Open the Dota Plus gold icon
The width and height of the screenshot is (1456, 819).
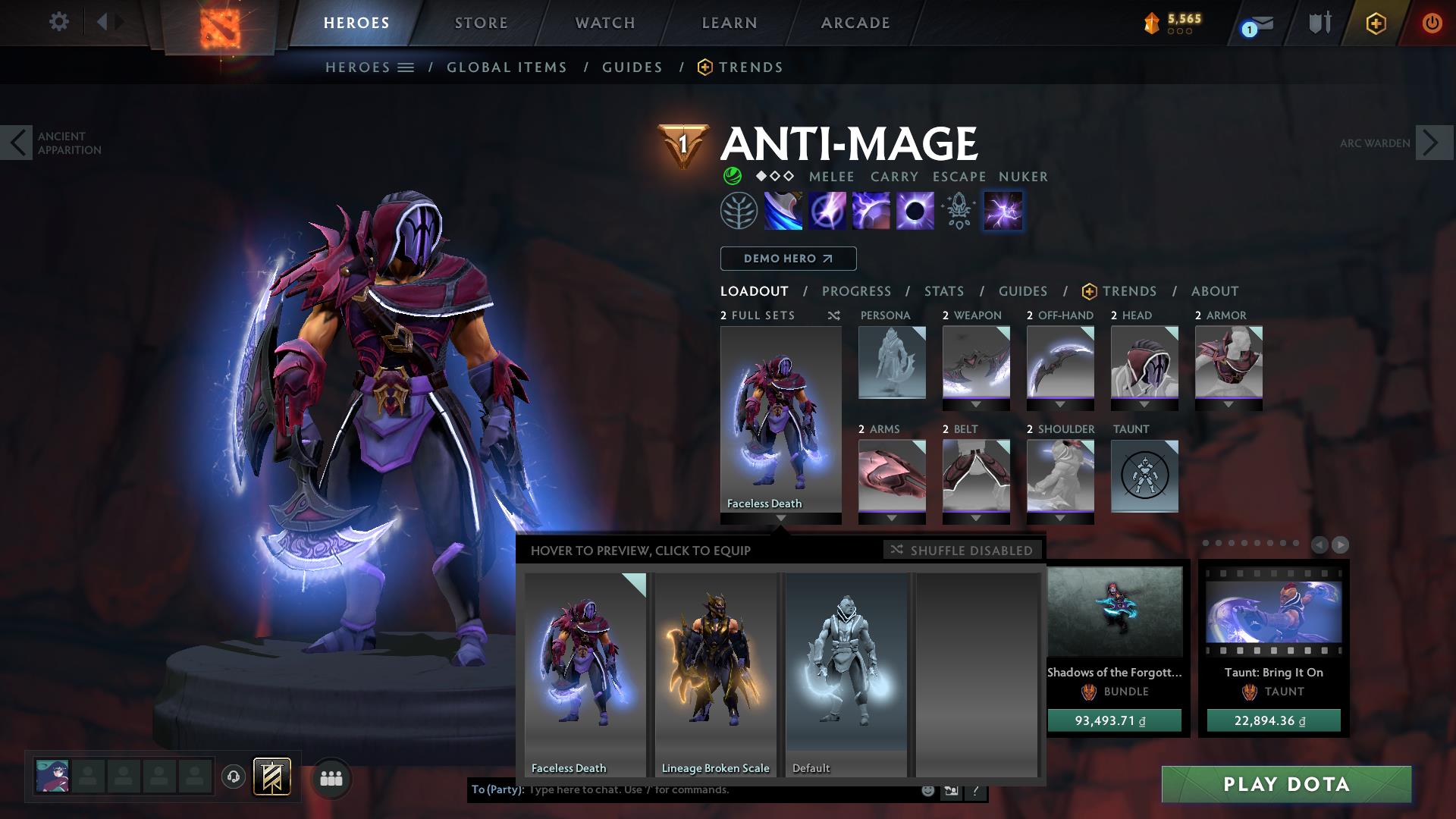[x=1376, y=23]
